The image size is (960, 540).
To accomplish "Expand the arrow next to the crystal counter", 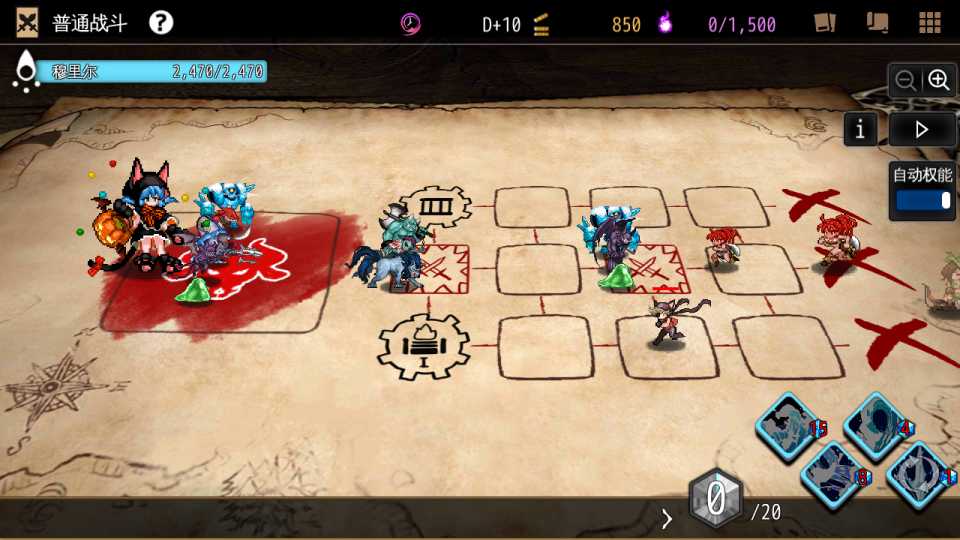I will coord(667,518).
